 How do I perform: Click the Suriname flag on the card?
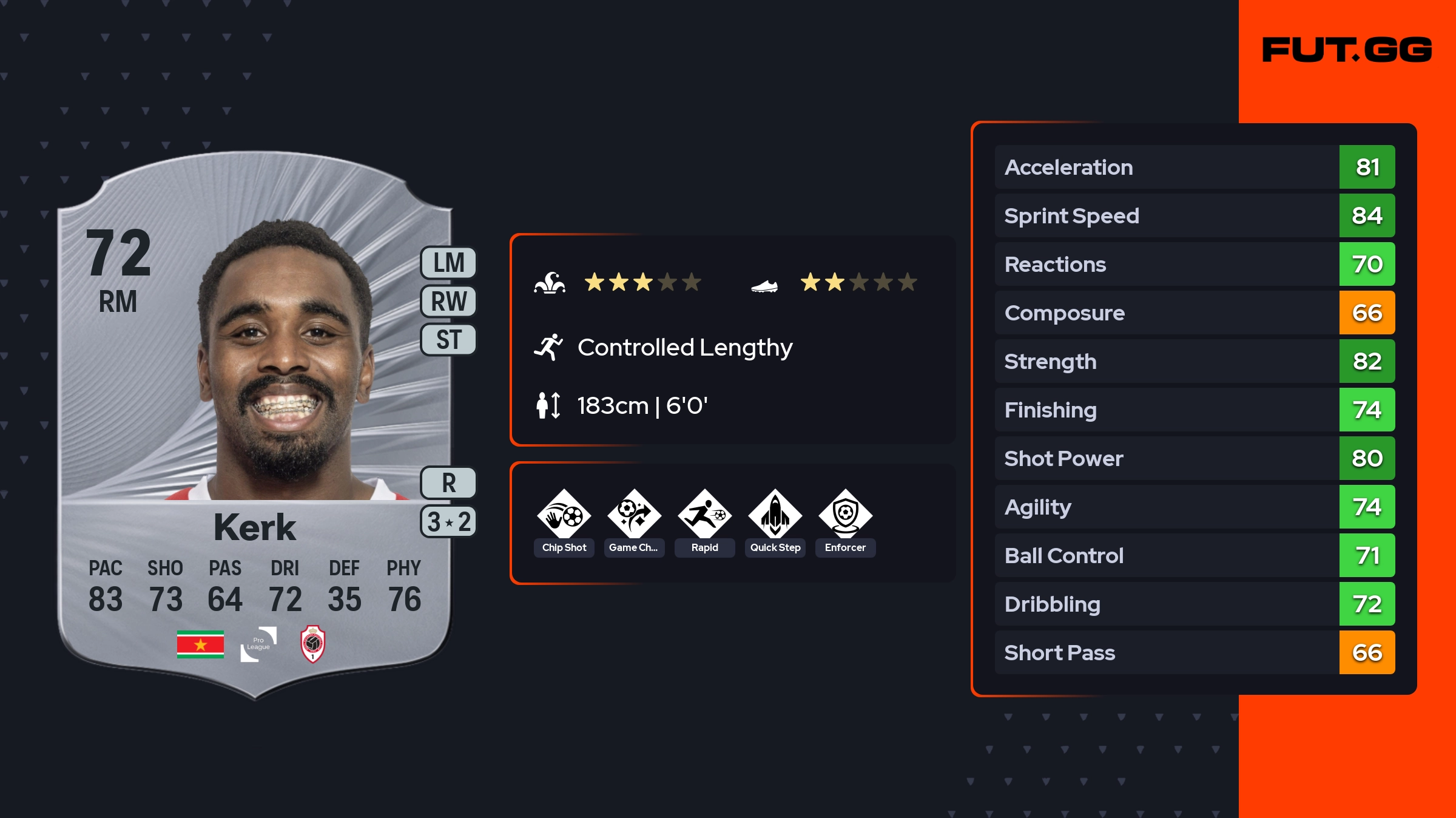[200, 644]
